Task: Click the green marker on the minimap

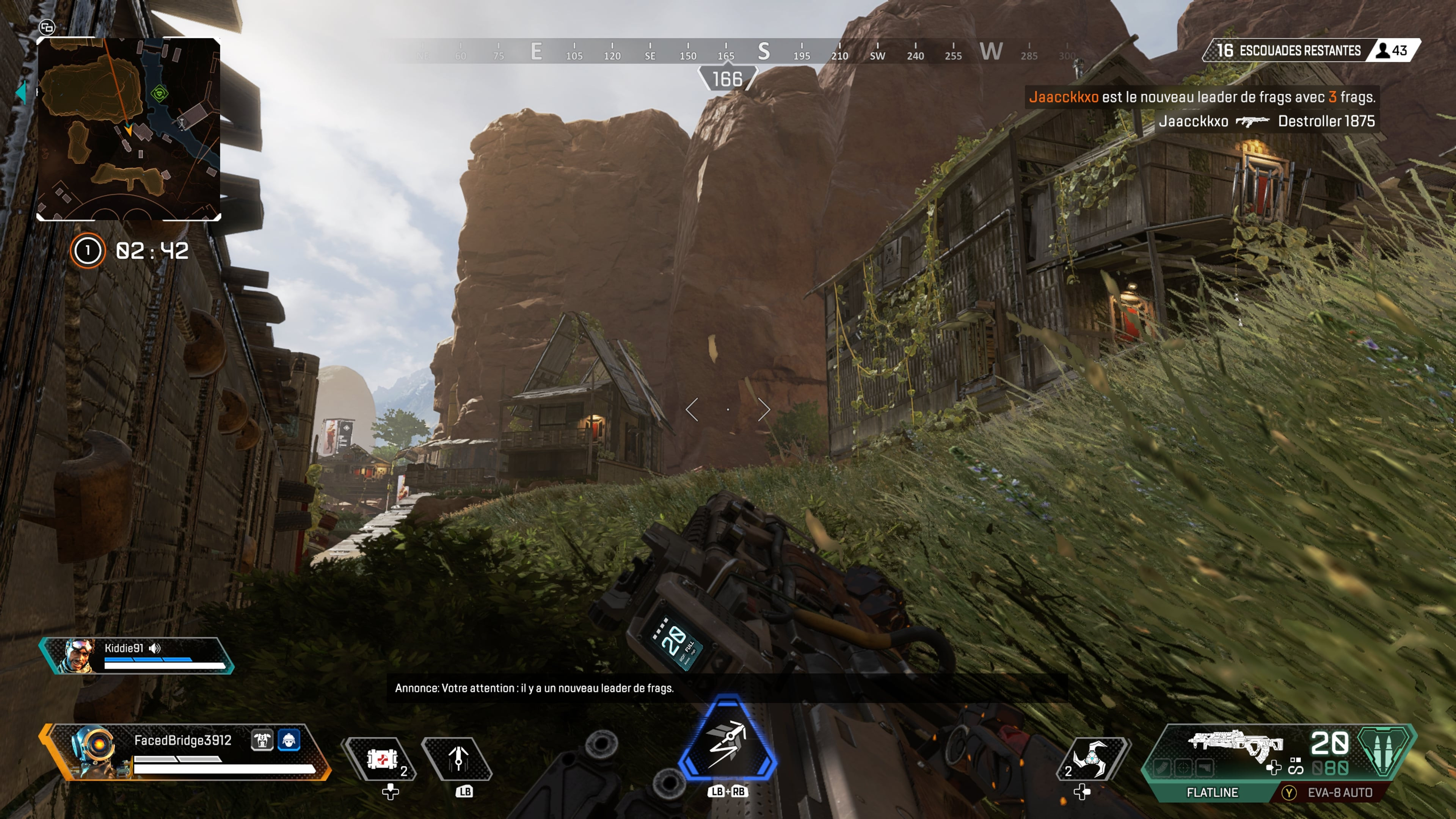Action: (160, 93)
